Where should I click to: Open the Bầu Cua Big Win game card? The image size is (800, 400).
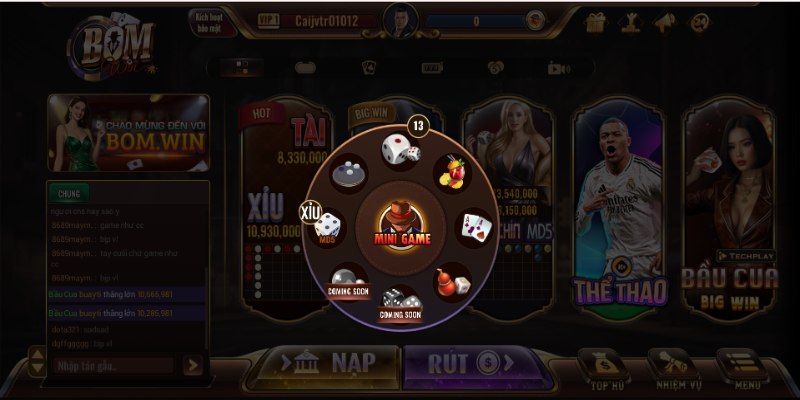(728, 215)
